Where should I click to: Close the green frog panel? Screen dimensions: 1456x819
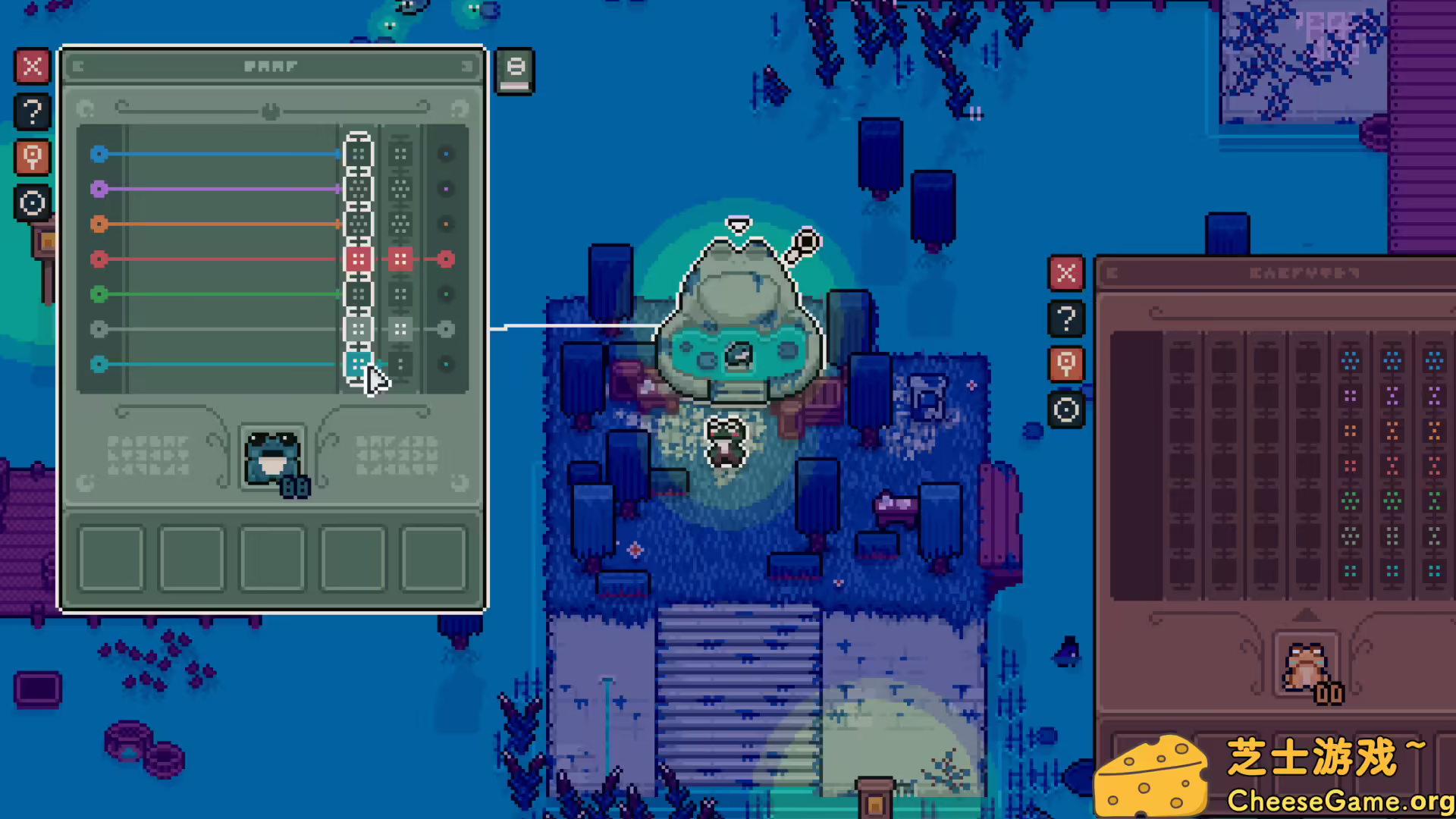(32, 67)
